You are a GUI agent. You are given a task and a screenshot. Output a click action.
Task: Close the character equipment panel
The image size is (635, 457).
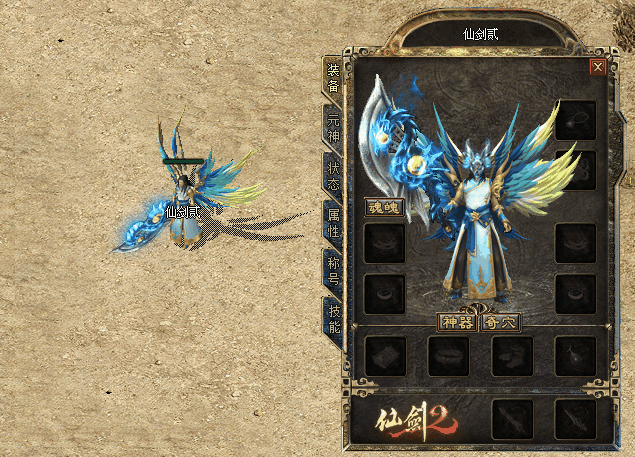(x=598, y=67)
